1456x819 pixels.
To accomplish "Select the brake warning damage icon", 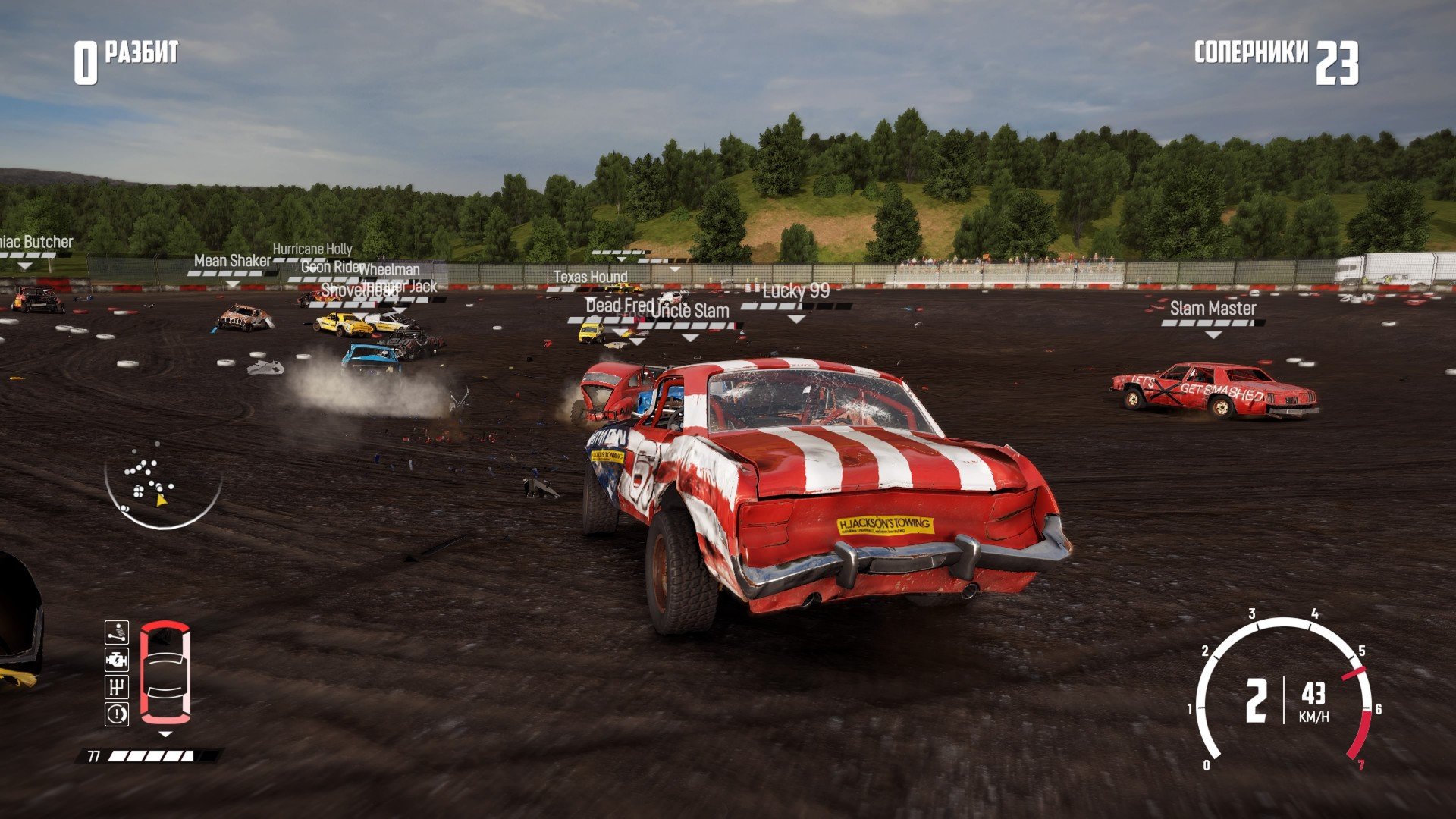I will pyautogui.click(x=117, y=714).
